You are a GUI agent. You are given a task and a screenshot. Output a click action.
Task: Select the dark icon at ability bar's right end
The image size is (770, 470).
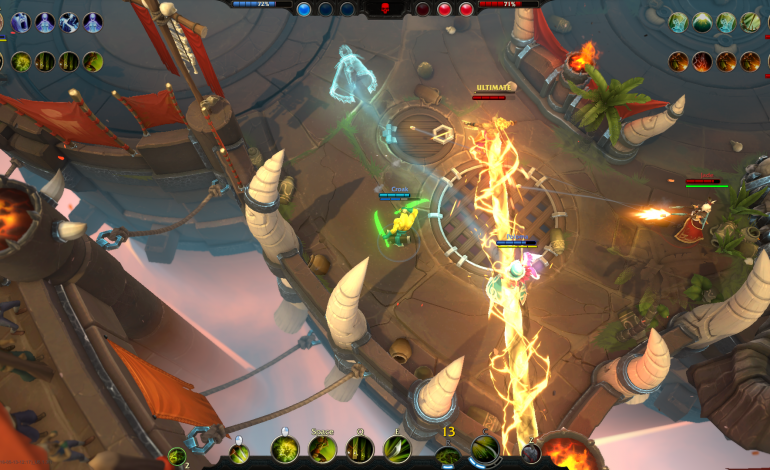(x=531, y=453)
